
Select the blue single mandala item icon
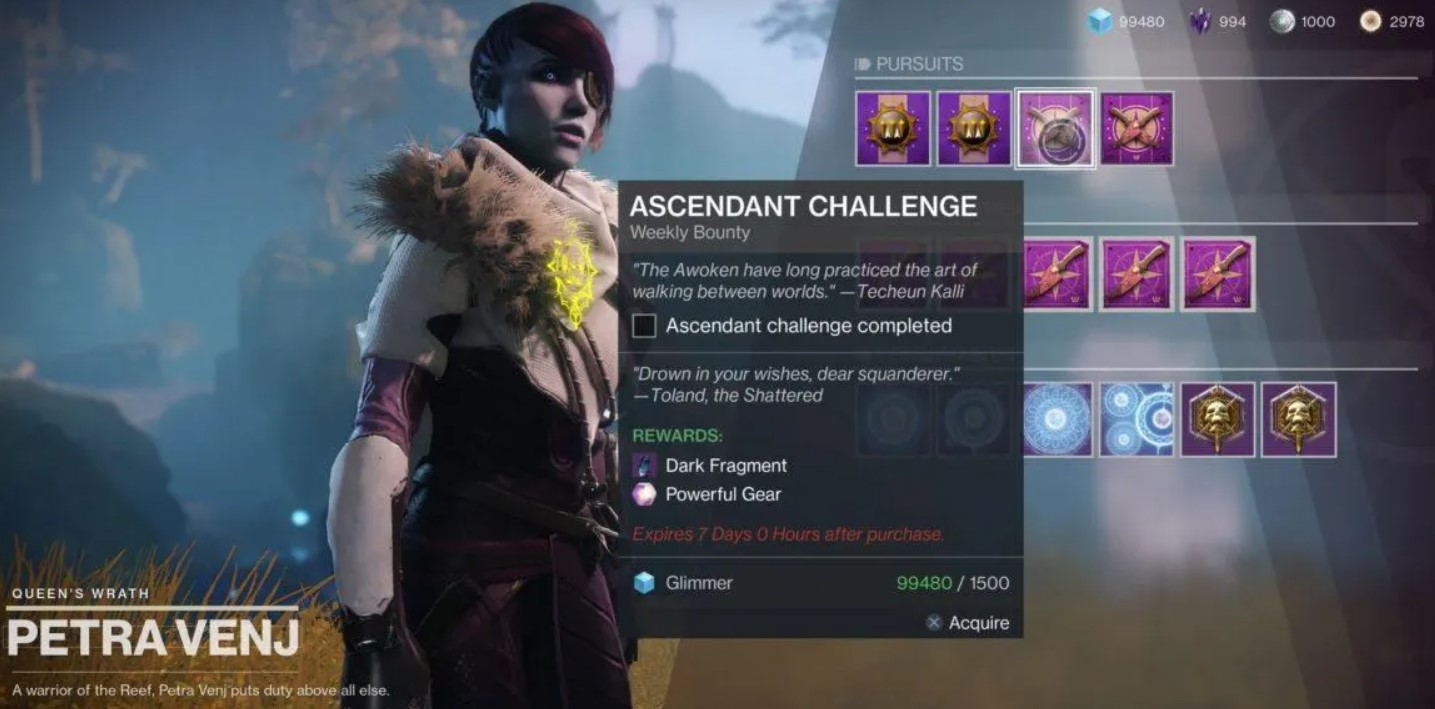point(1057,419)
